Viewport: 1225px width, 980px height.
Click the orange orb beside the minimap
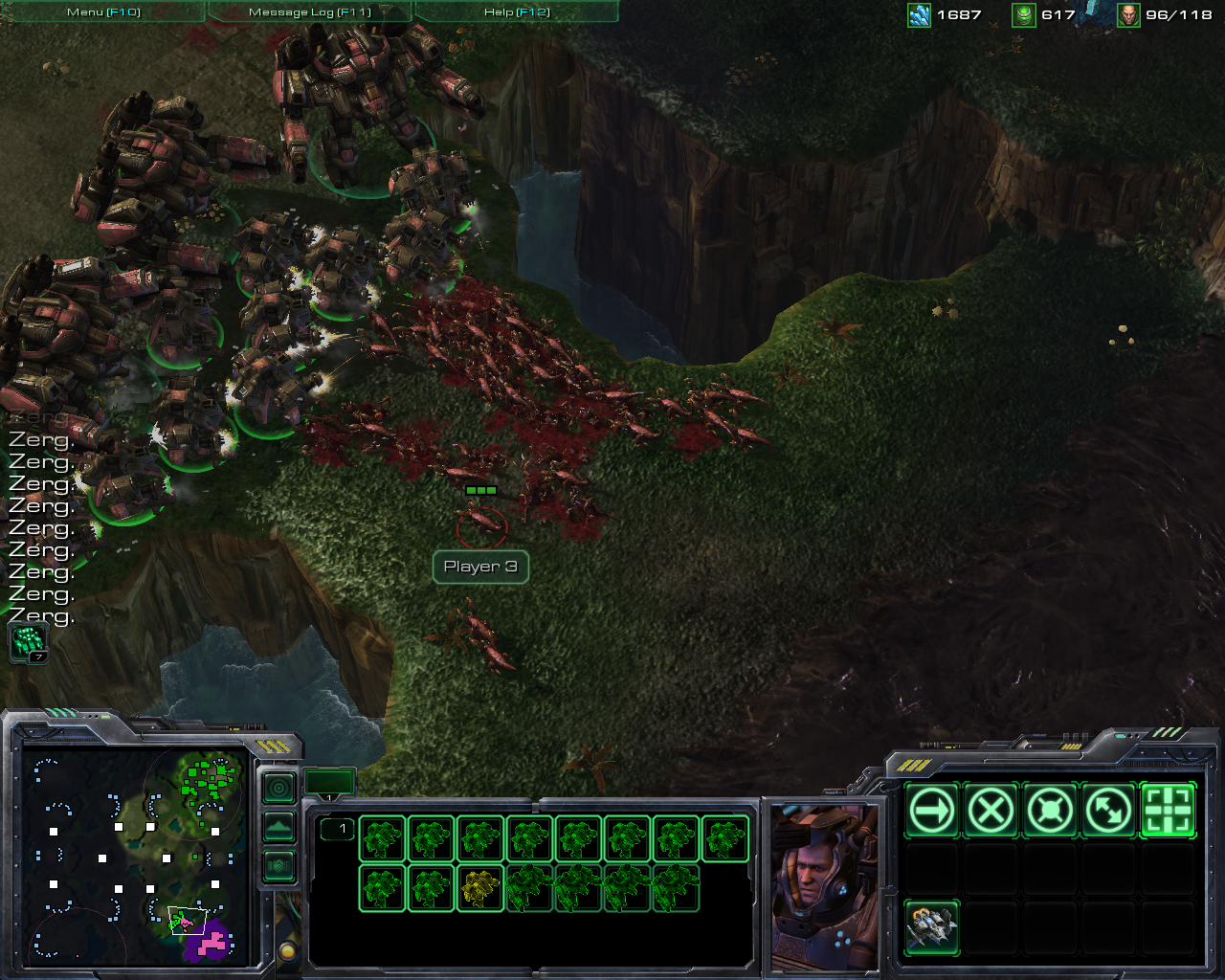pyautogui.click(x=286, y=951)
